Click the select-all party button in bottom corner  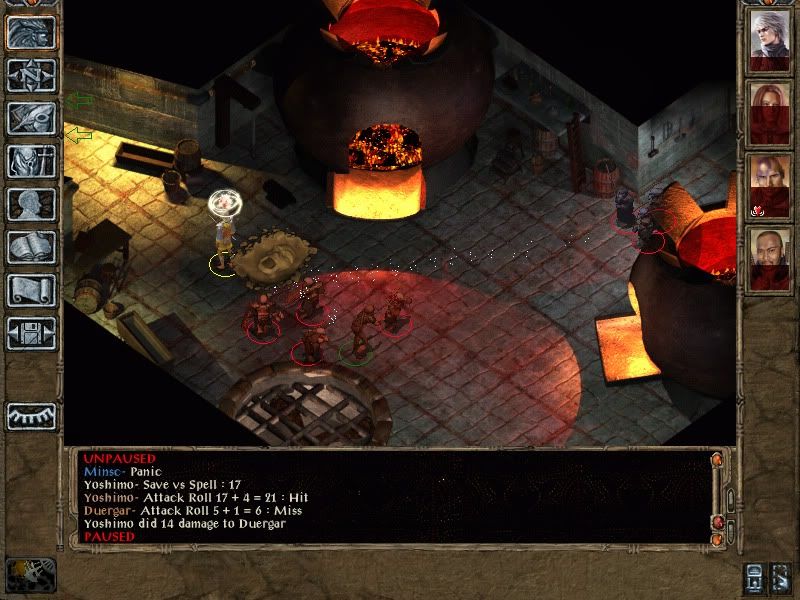[x=784, y=578]
